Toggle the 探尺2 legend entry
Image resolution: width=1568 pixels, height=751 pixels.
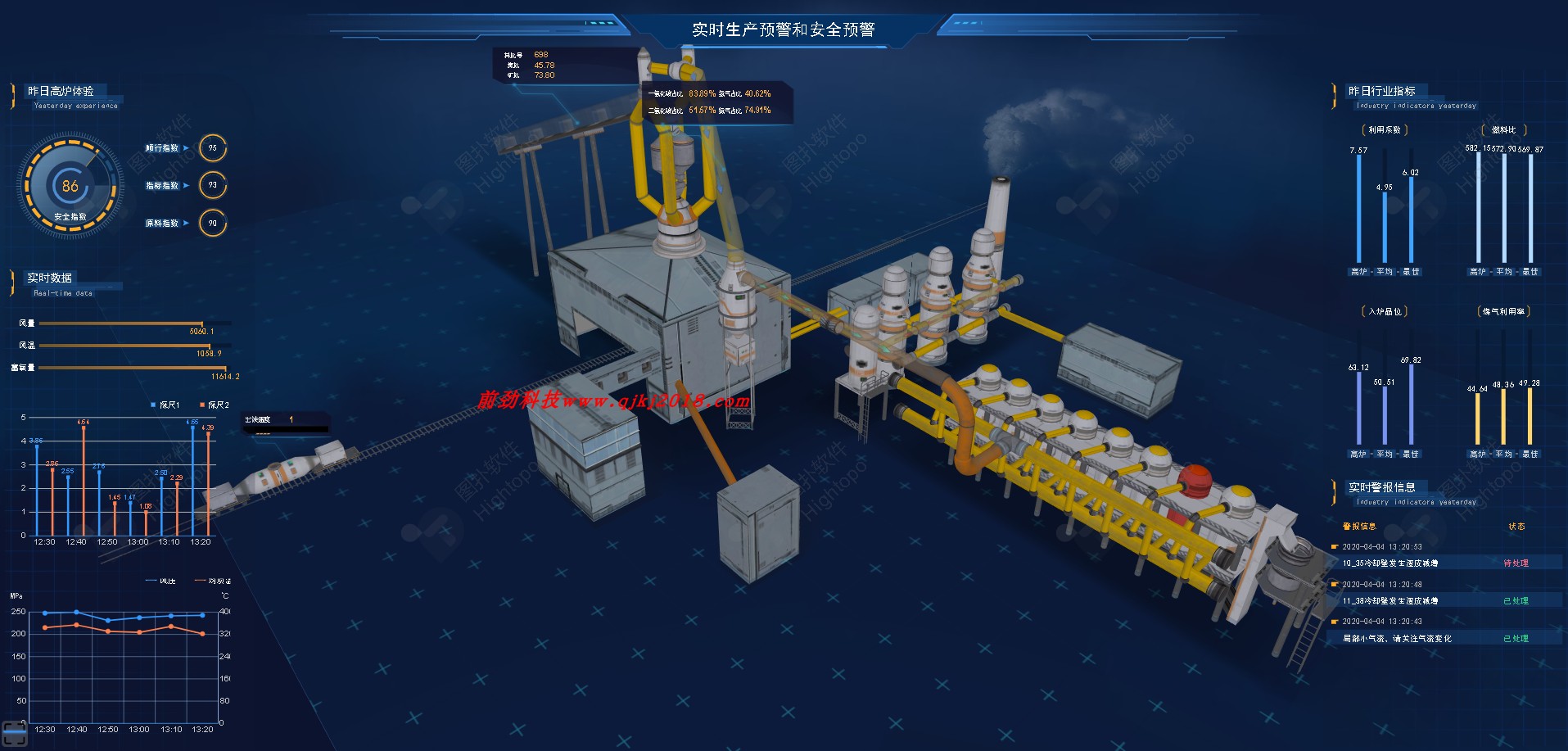coord(215,405)
